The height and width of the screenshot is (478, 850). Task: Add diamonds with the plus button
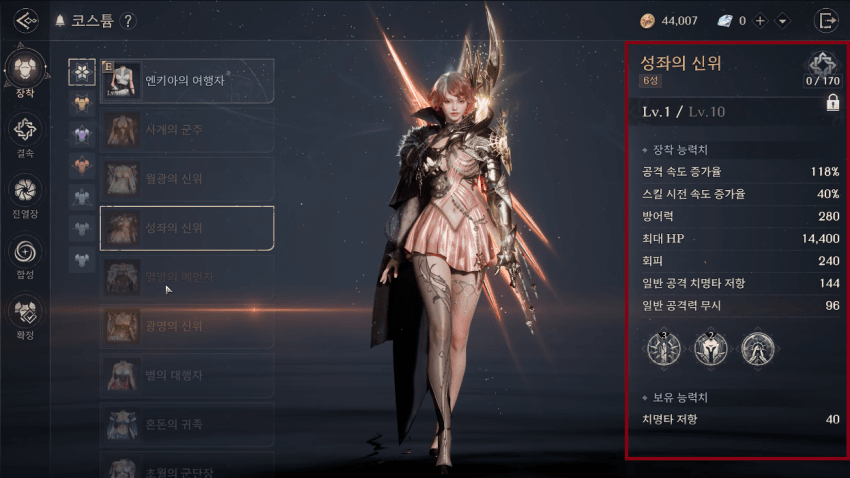[761, 21]
